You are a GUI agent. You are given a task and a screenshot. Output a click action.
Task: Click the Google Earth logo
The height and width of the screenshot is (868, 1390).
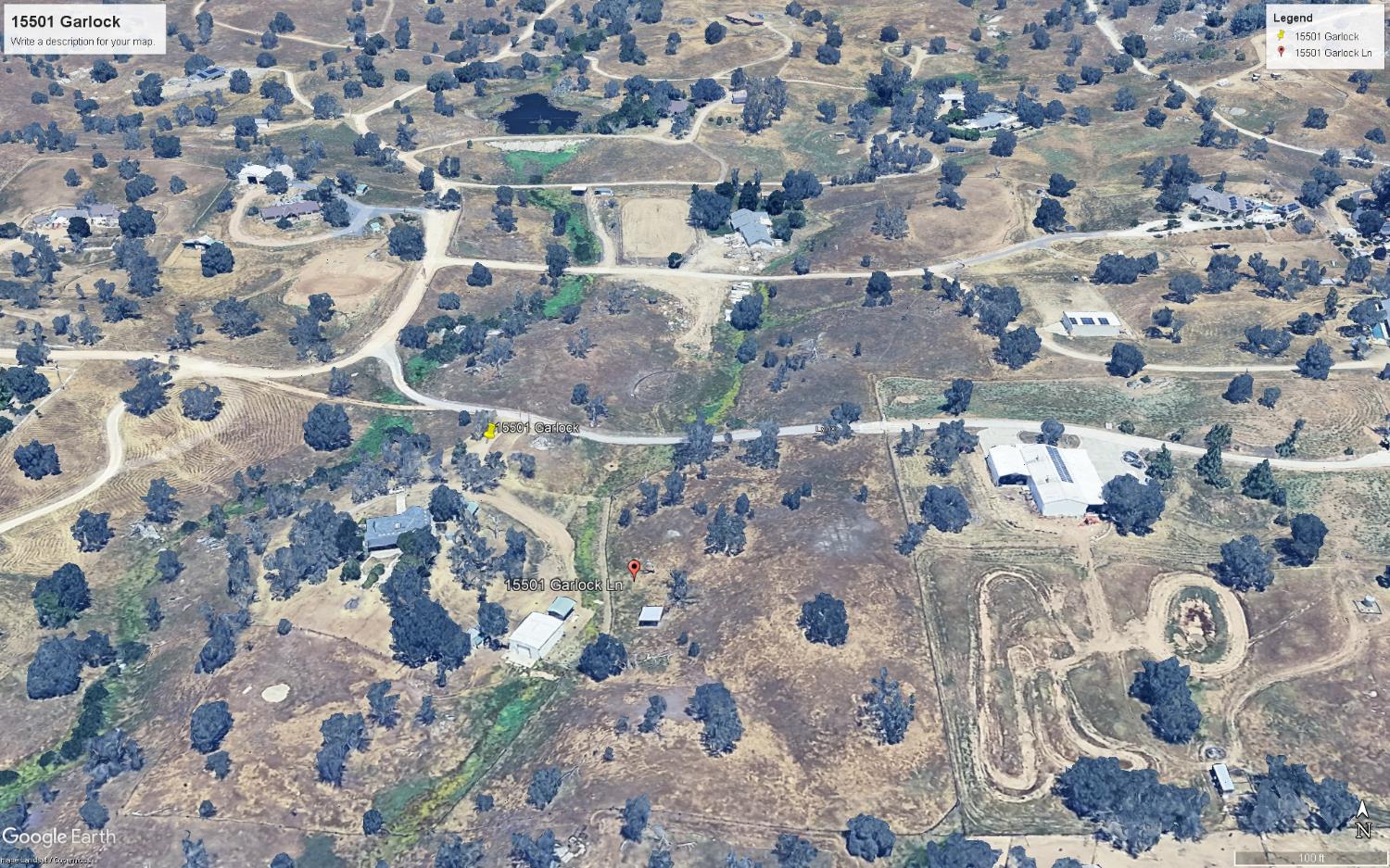[60, 836]
